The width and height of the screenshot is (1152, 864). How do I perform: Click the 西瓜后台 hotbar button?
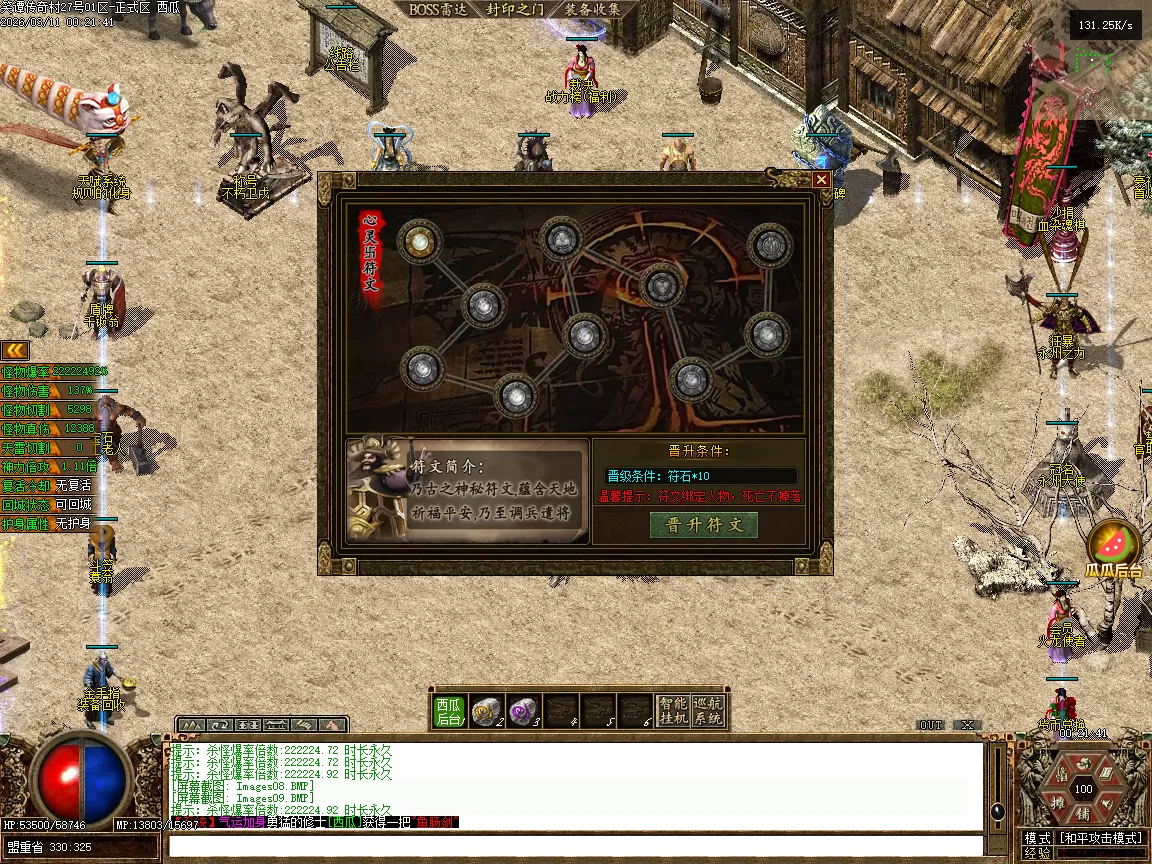pos(449,710)
